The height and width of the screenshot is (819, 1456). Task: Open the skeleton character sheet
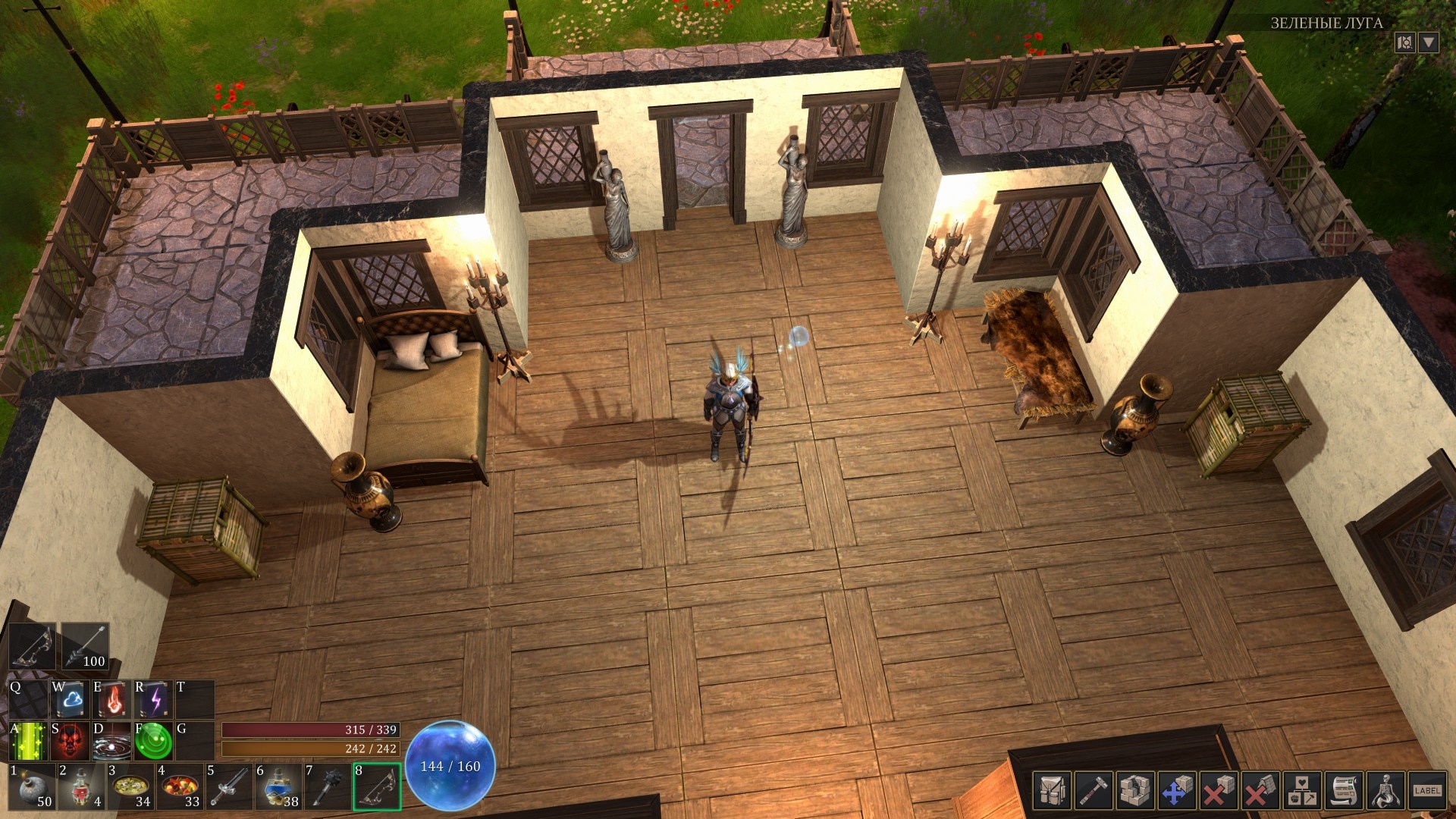[x=1385, y=791]
